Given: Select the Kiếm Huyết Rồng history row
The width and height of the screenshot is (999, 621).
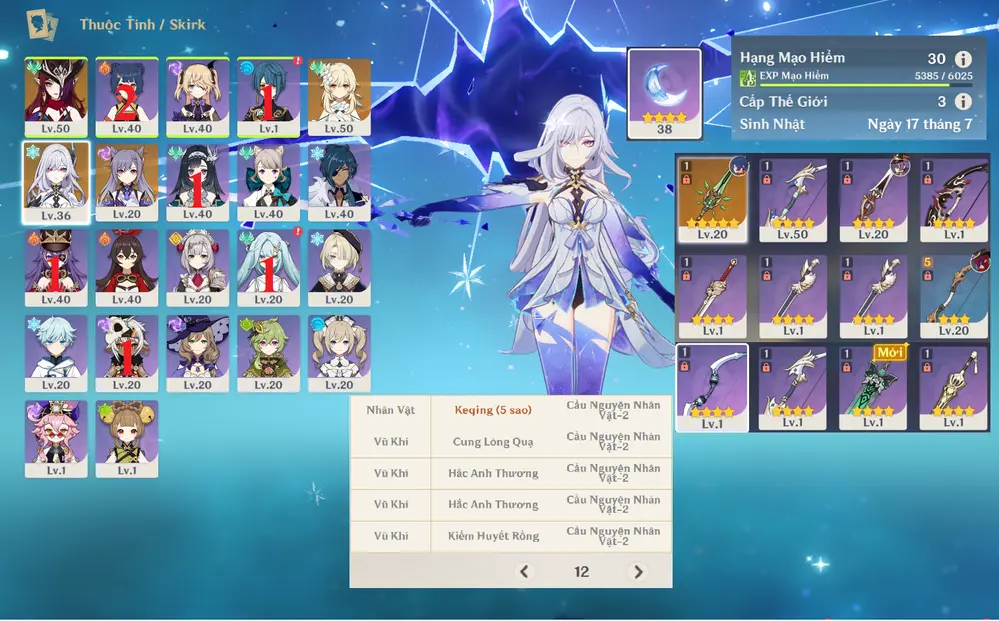Looking at the screenshot, I should click(x=511, y=536).
